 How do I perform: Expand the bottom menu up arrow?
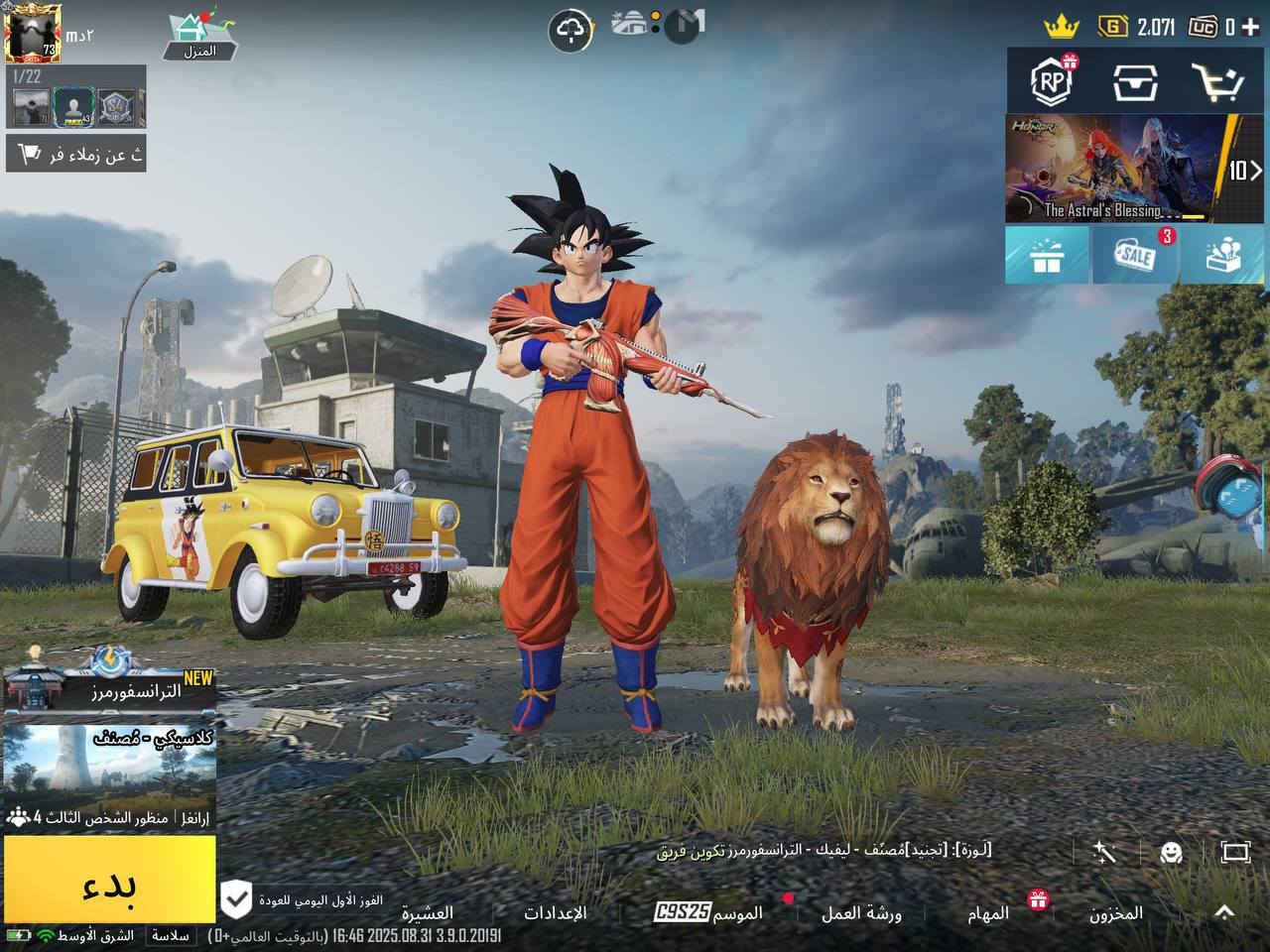1223,911
